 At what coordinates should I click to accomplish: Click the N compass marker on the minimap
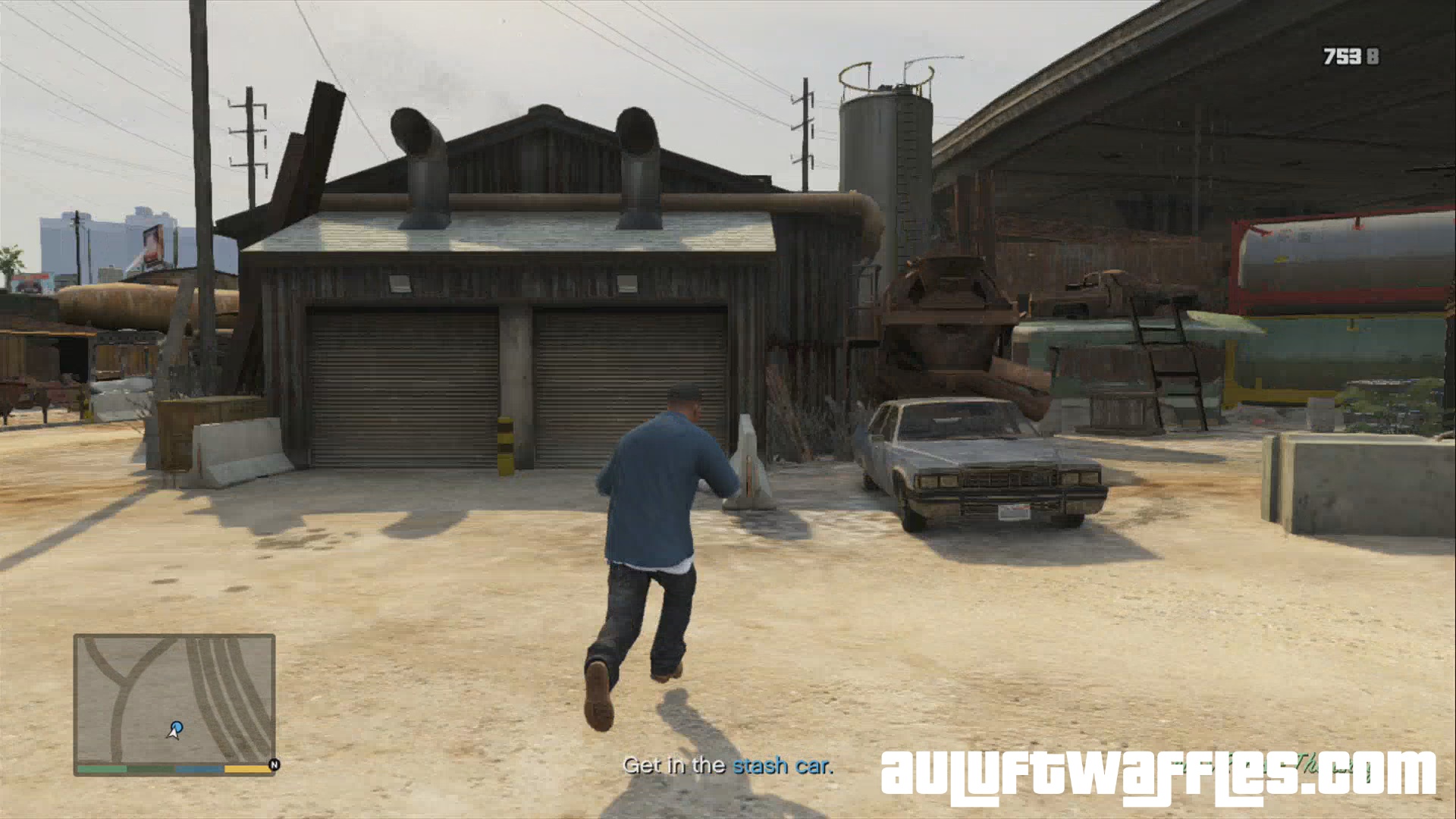tap(275, 764)
